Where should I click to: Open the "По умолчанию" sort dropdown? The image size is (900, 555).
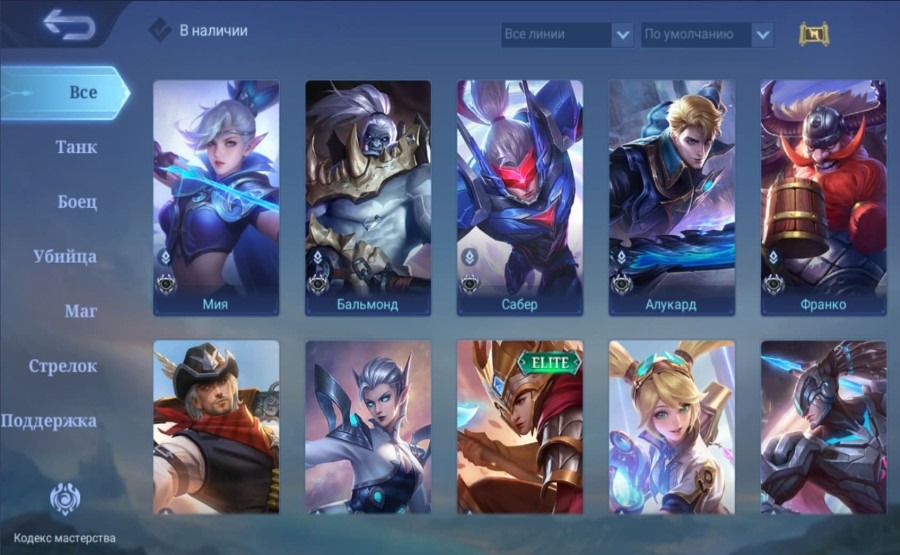706,34
